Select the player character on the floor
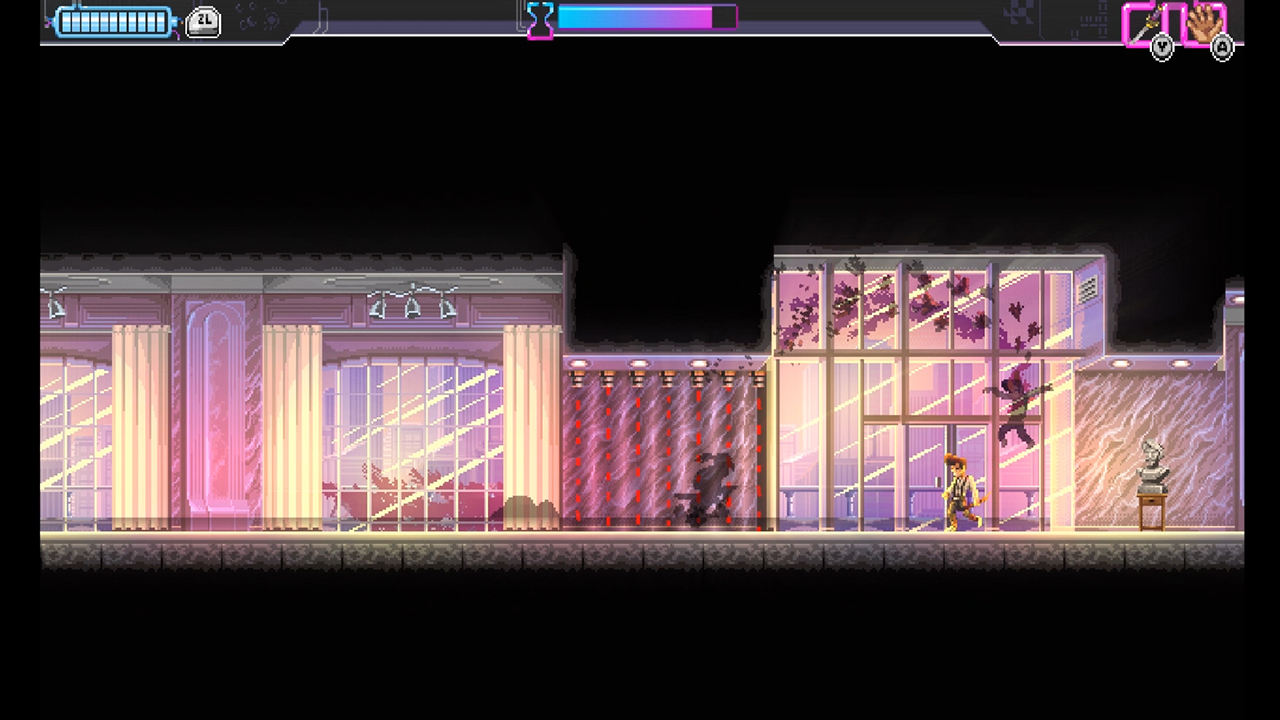 click(x=957, y=490)
